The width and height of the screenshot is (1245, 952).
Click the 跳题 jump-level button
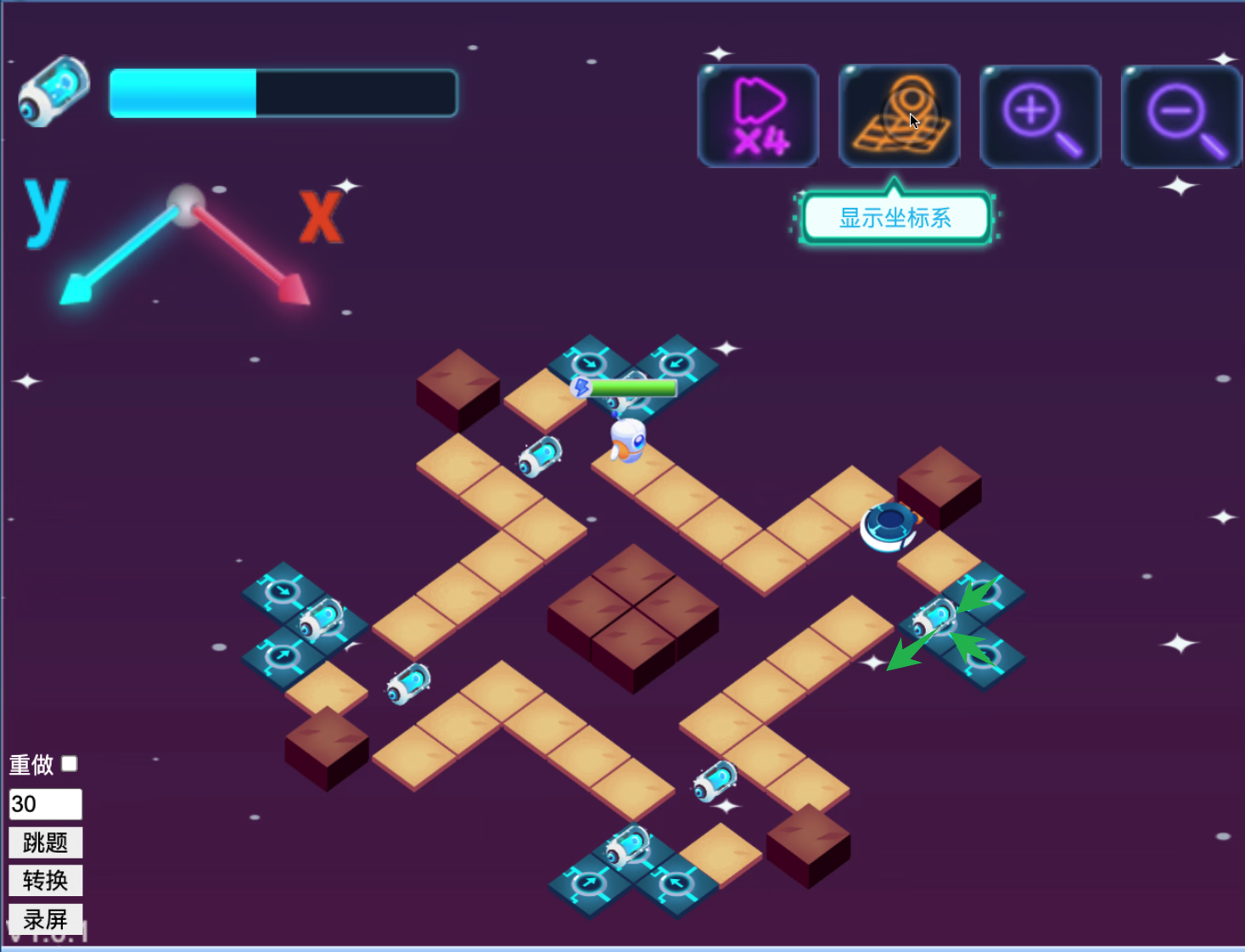(x=46, y=843)
